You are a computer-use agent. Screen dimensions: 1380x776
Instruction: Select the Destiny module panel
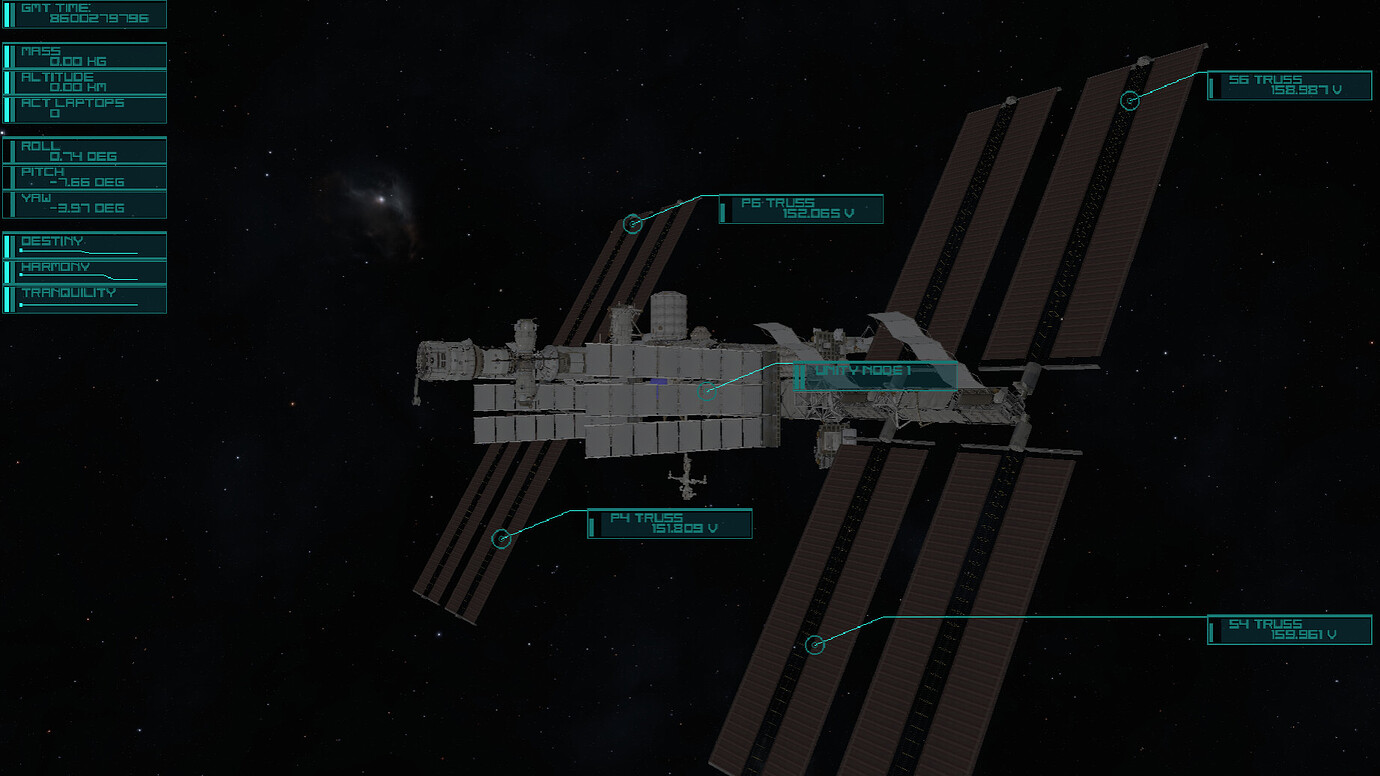point(85,246)
